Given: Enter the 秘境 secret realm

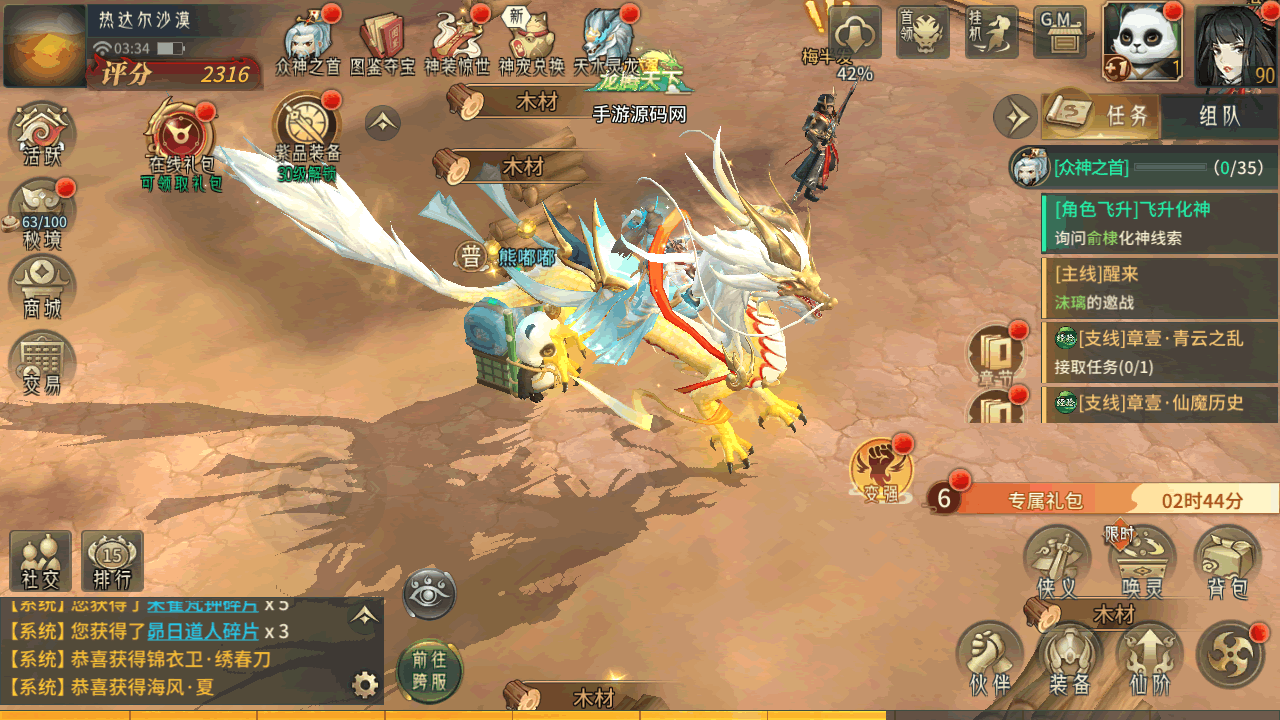Looking at the screenshot, I should point(44,214).
